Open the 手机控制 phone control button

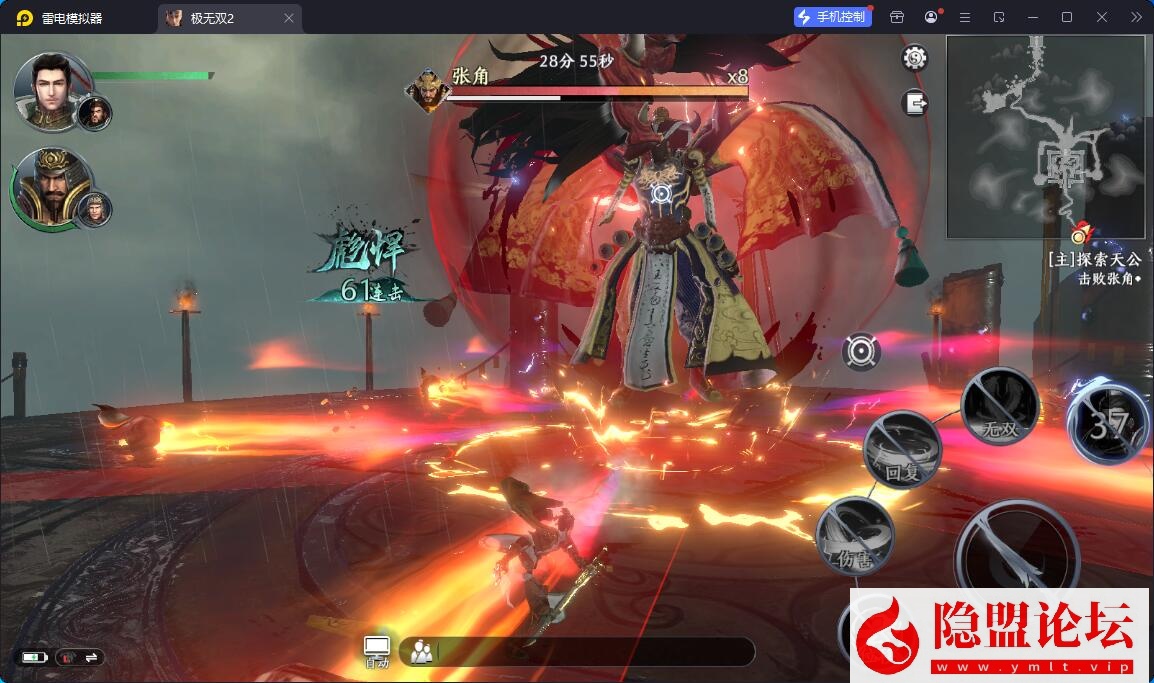831,17
